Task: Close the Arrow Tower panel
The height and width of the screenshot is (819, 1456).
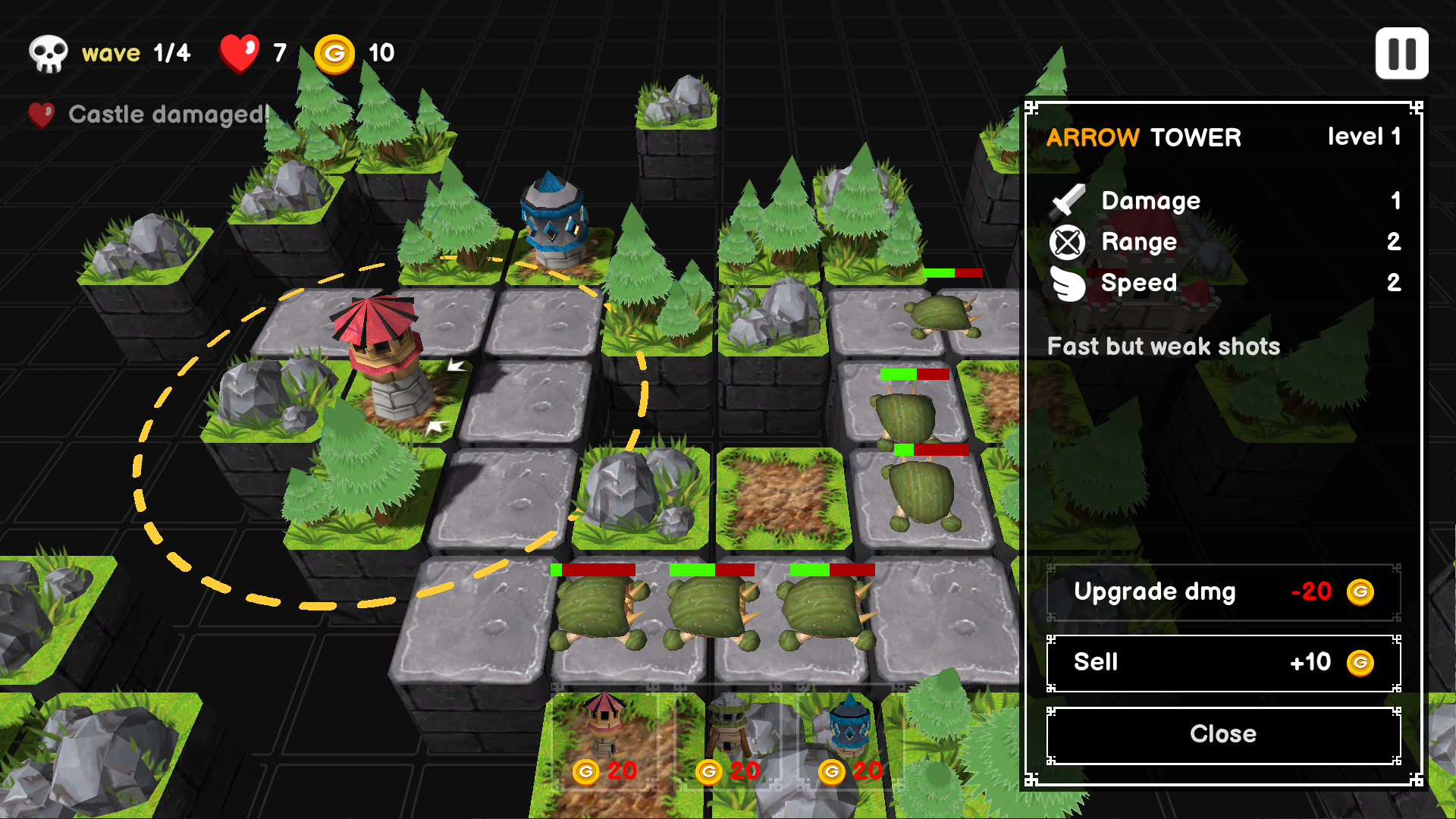Action: [x=1222, y=734]
